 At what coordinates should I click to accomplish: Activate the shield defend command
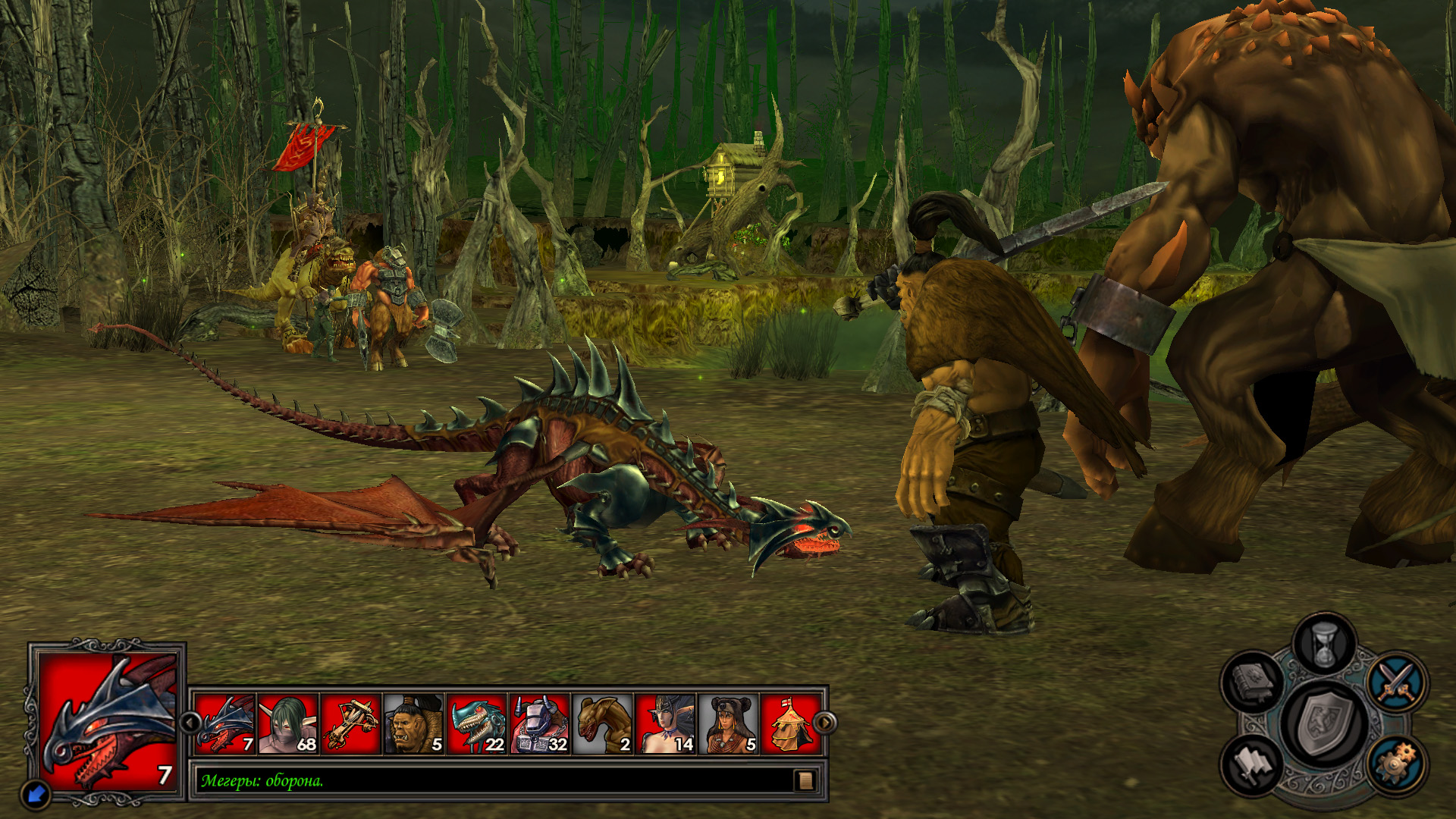coord(1325,723)
